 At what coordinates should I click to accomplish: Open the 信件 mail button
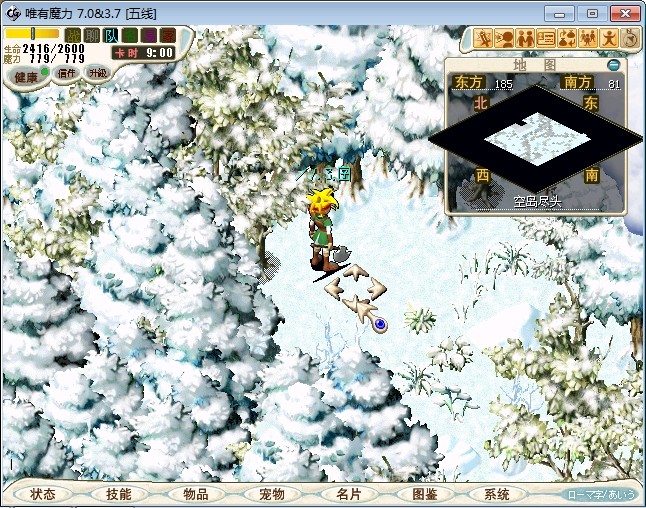tap(67, 73)
